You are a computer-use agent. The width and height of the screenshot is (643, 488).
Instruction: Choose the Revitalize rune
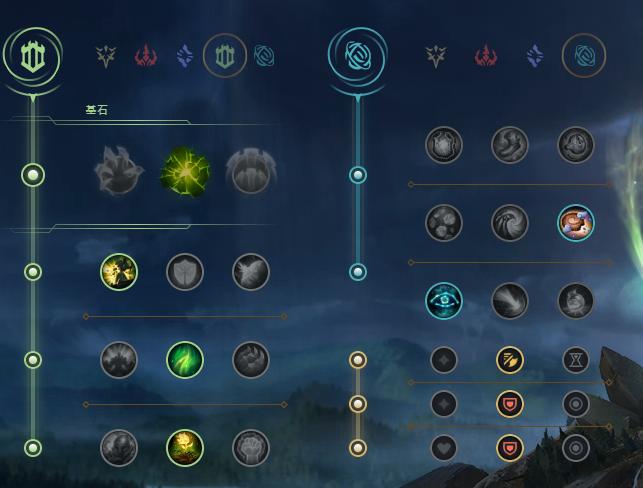185,448
